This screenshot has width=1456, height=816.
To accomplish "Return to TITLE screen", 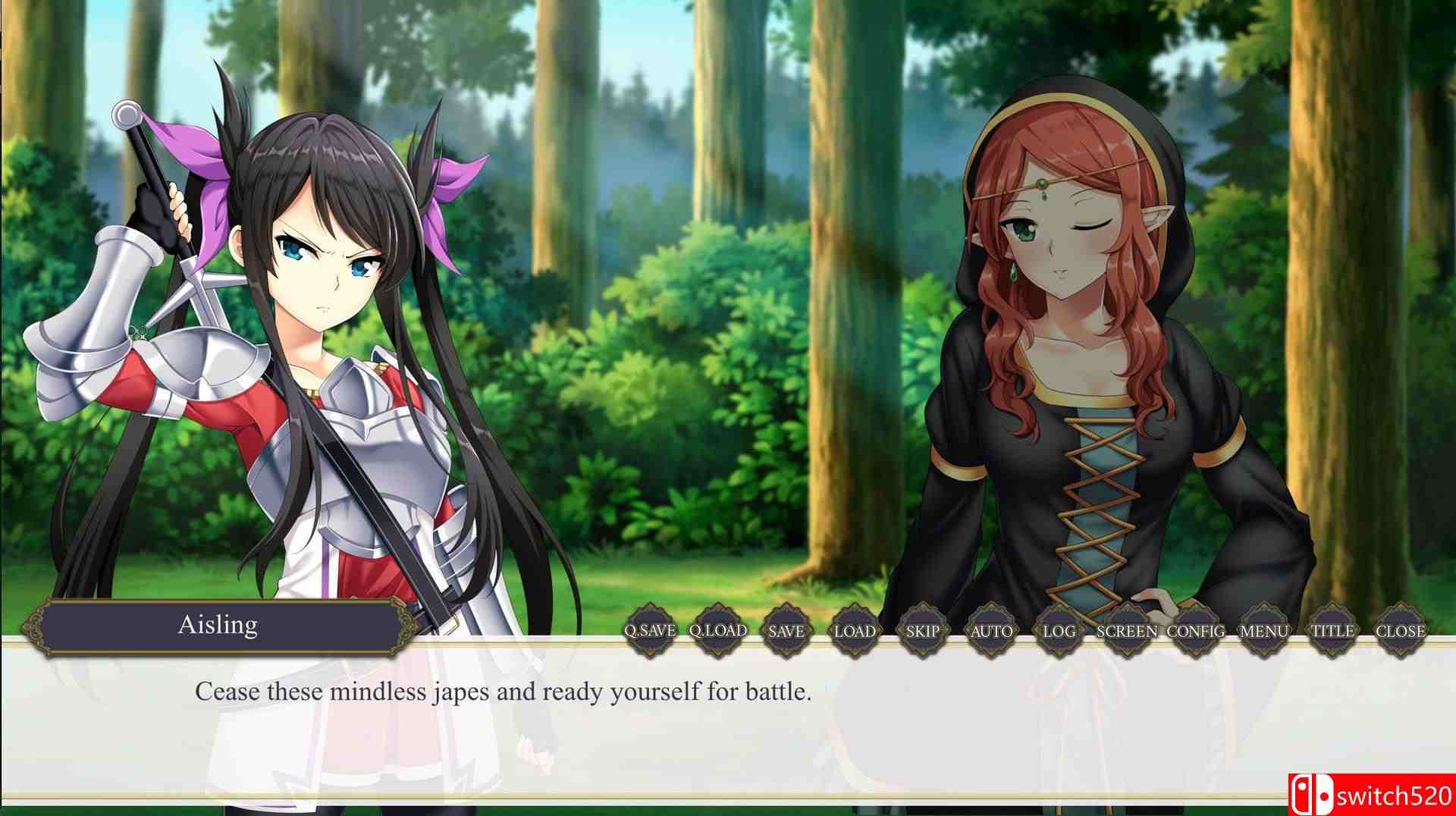I will (x=1331, y=630).
